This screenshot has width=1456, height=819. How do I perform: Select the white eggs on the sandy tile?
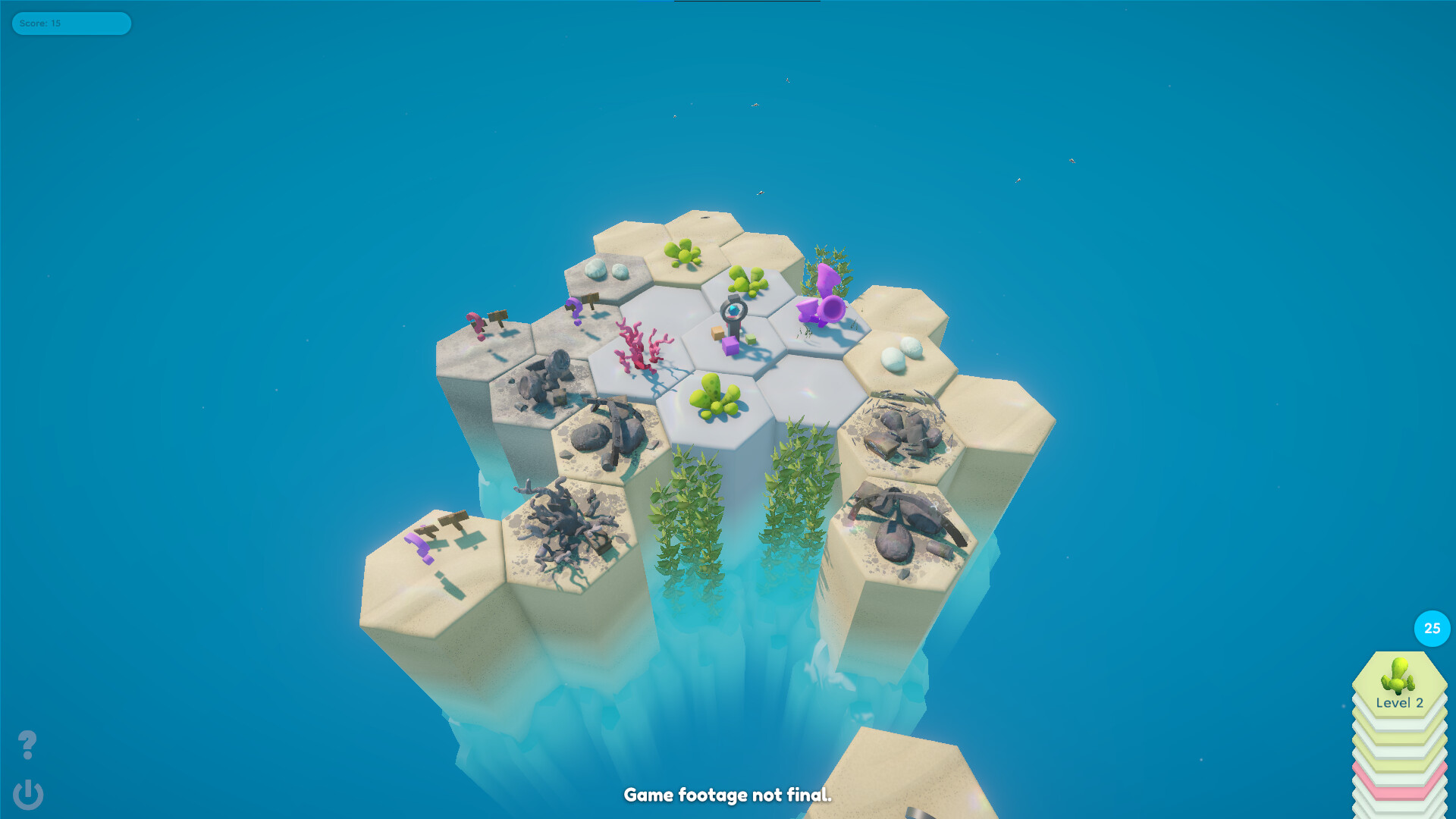(898, 354)
